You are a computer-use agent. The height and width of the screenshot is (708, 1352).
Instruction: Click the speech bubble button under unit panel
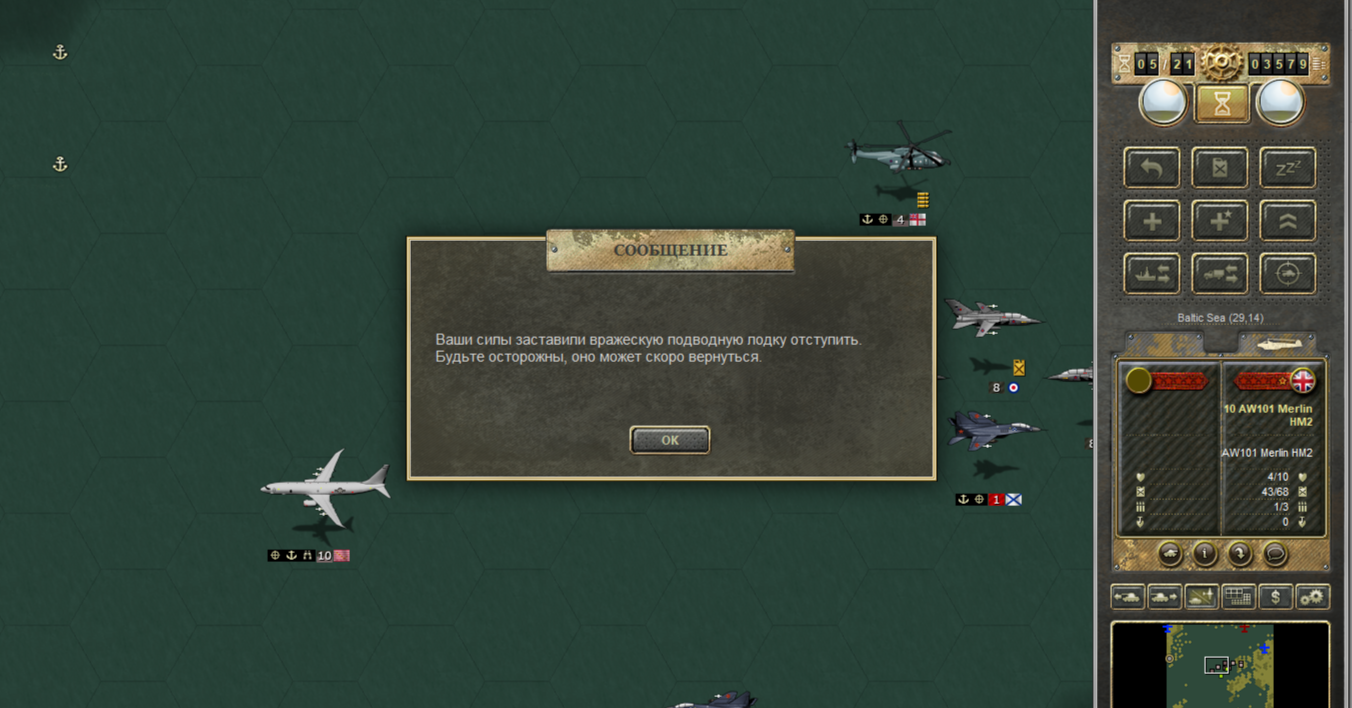click(x=1275, y=553)
